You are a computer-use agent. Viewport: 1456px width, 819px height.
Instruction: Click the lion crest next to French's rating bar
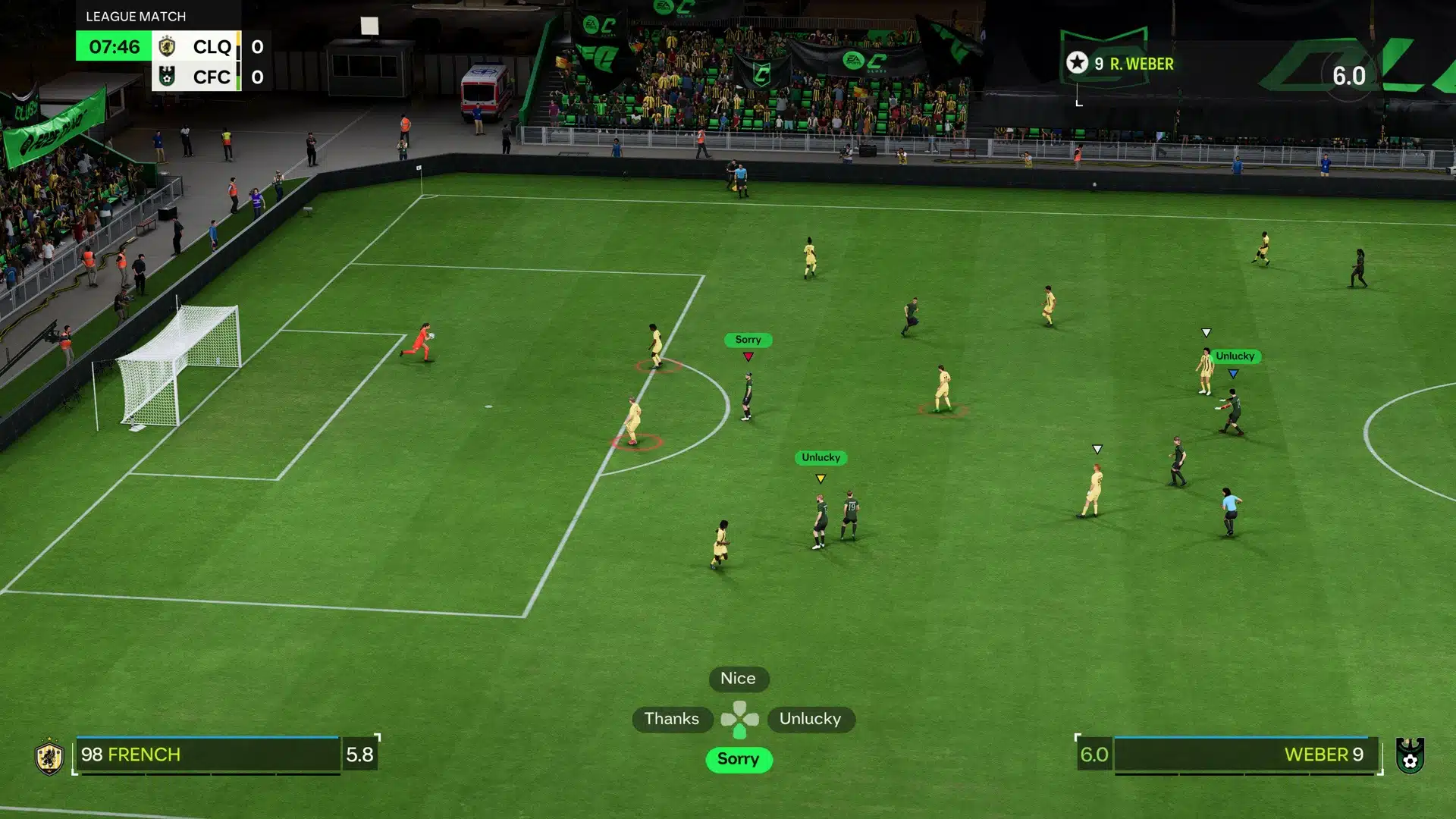(x=48, y=755)
